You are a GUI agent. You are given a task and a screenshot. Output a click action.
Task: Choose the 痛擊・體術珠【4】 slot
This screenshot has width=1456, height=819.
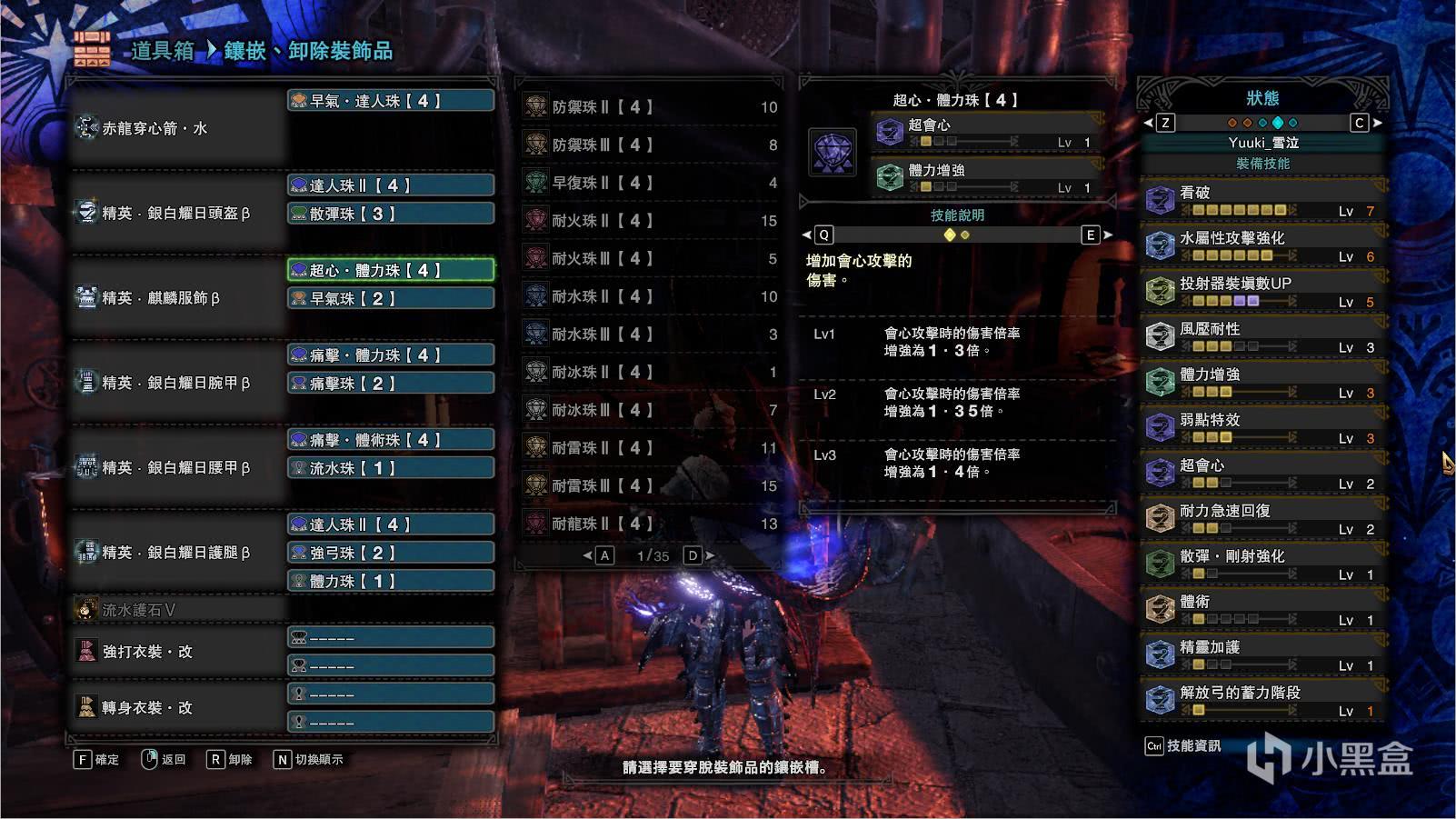point(391,440)
